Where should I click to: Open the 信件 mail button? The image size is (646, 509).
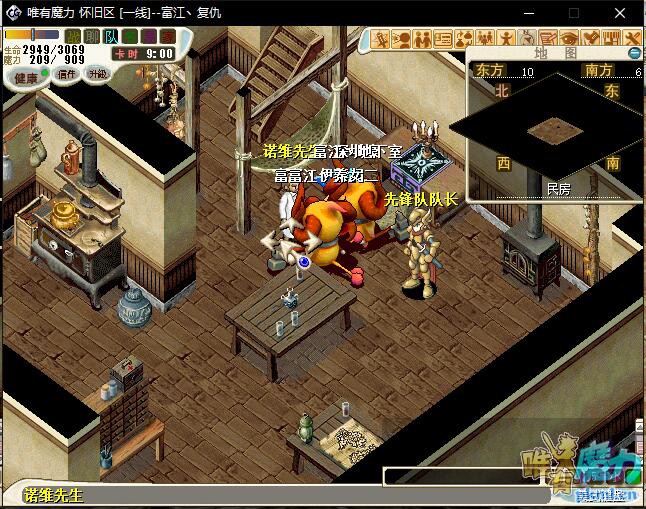click(66, 74)
